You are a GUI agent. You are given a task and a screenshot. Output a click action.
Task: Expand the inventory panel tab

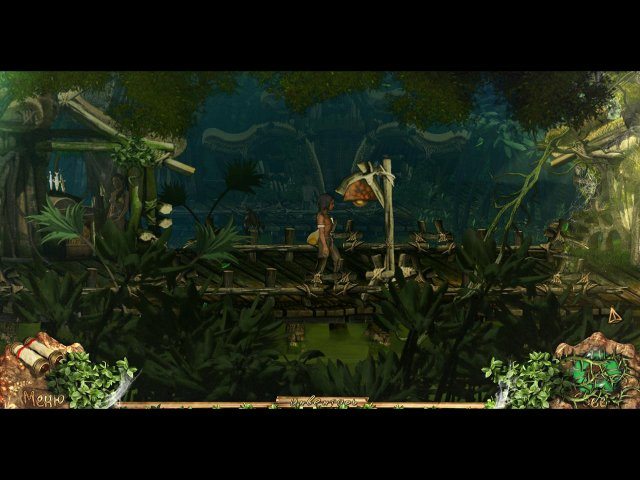pos(321,402)
